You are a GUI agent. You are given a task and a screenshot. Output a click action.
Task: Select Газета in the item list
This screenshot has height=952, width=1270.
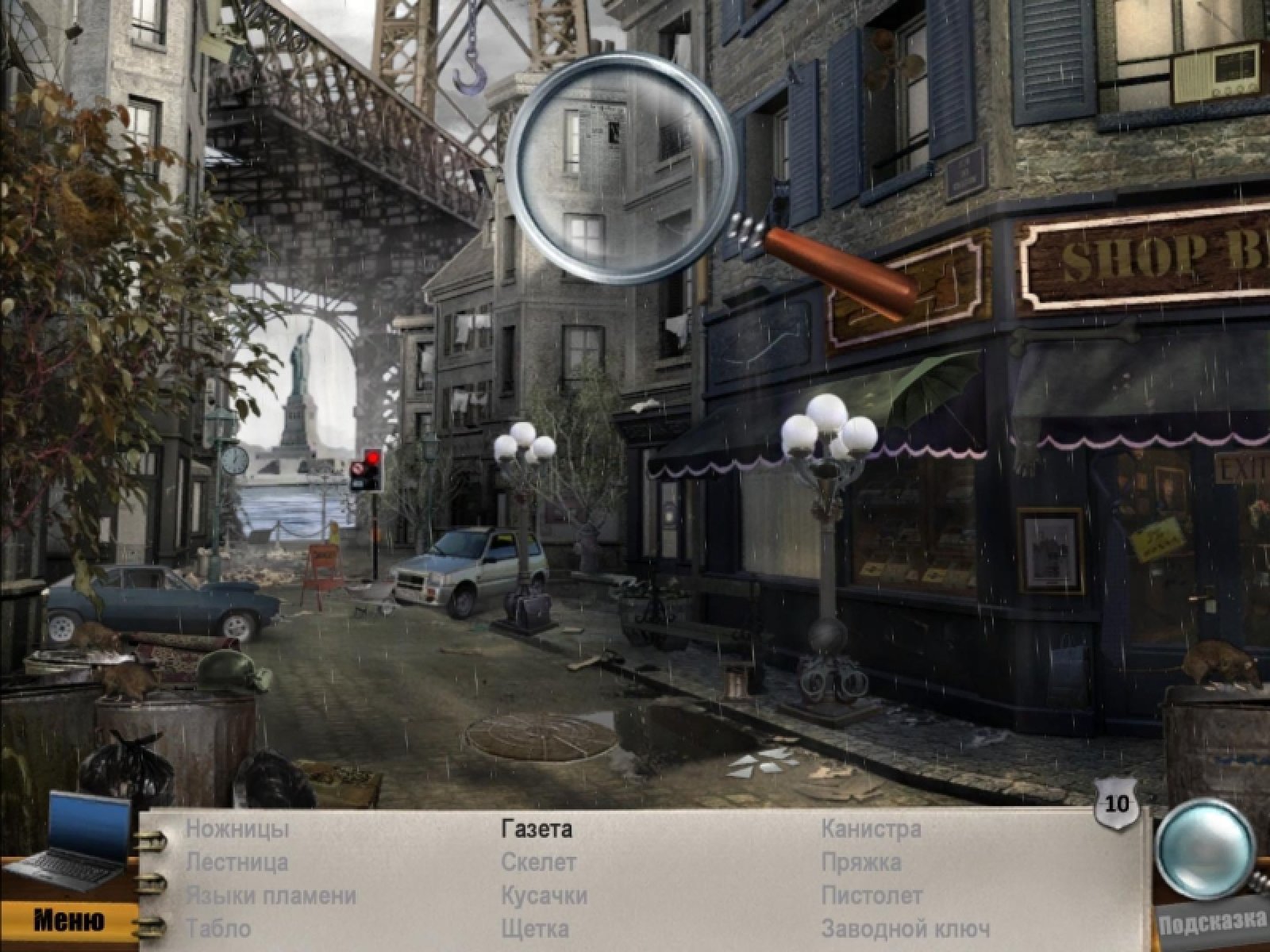tap(537, 830)
